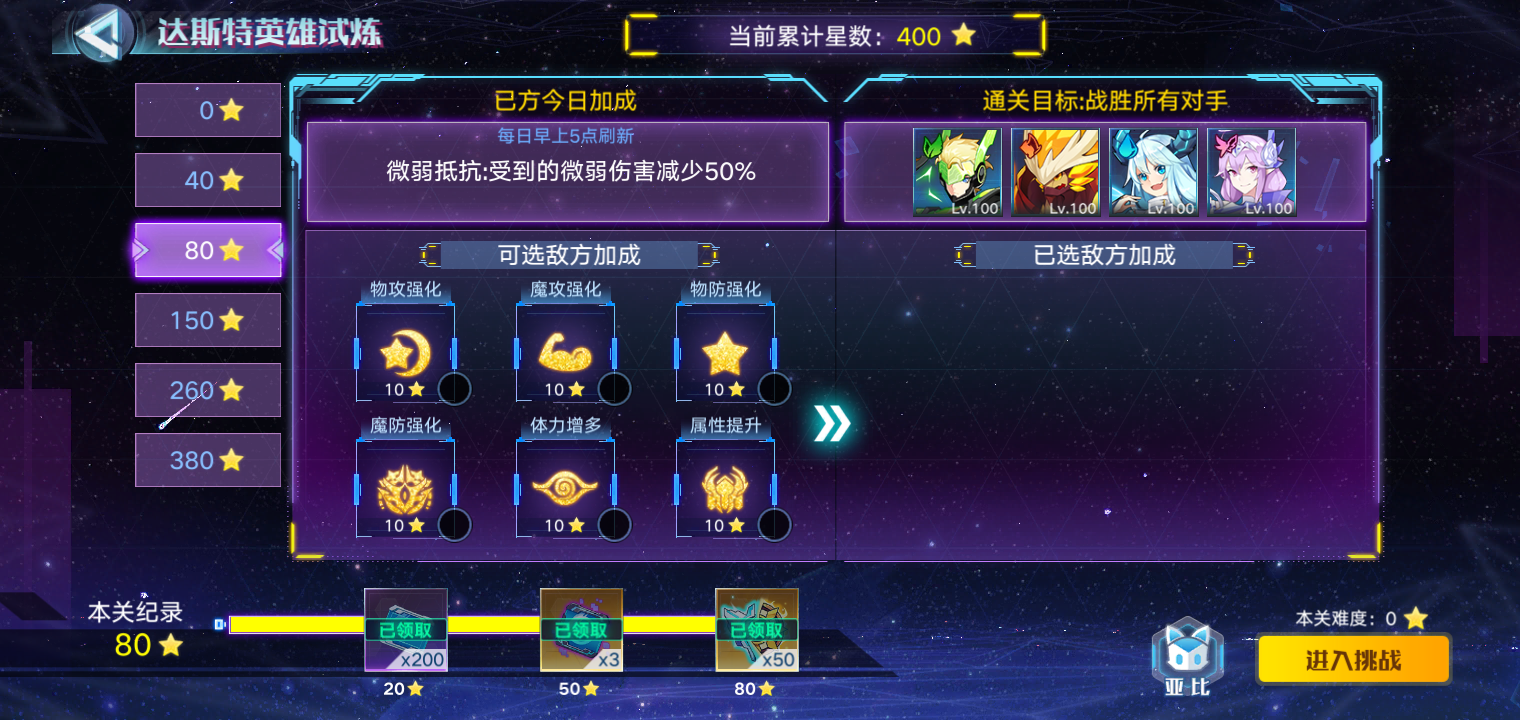Select the 体力增多 eye-shaped buff icon
The height and width of the screenshot is (720, 1520).
tap(565, 490)
